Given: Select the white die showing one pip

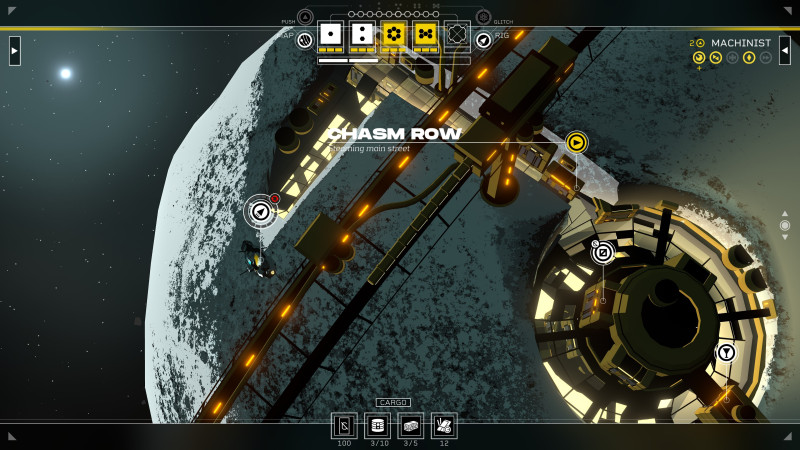Looking at the screenshot, I should click(x=330, y=34).
